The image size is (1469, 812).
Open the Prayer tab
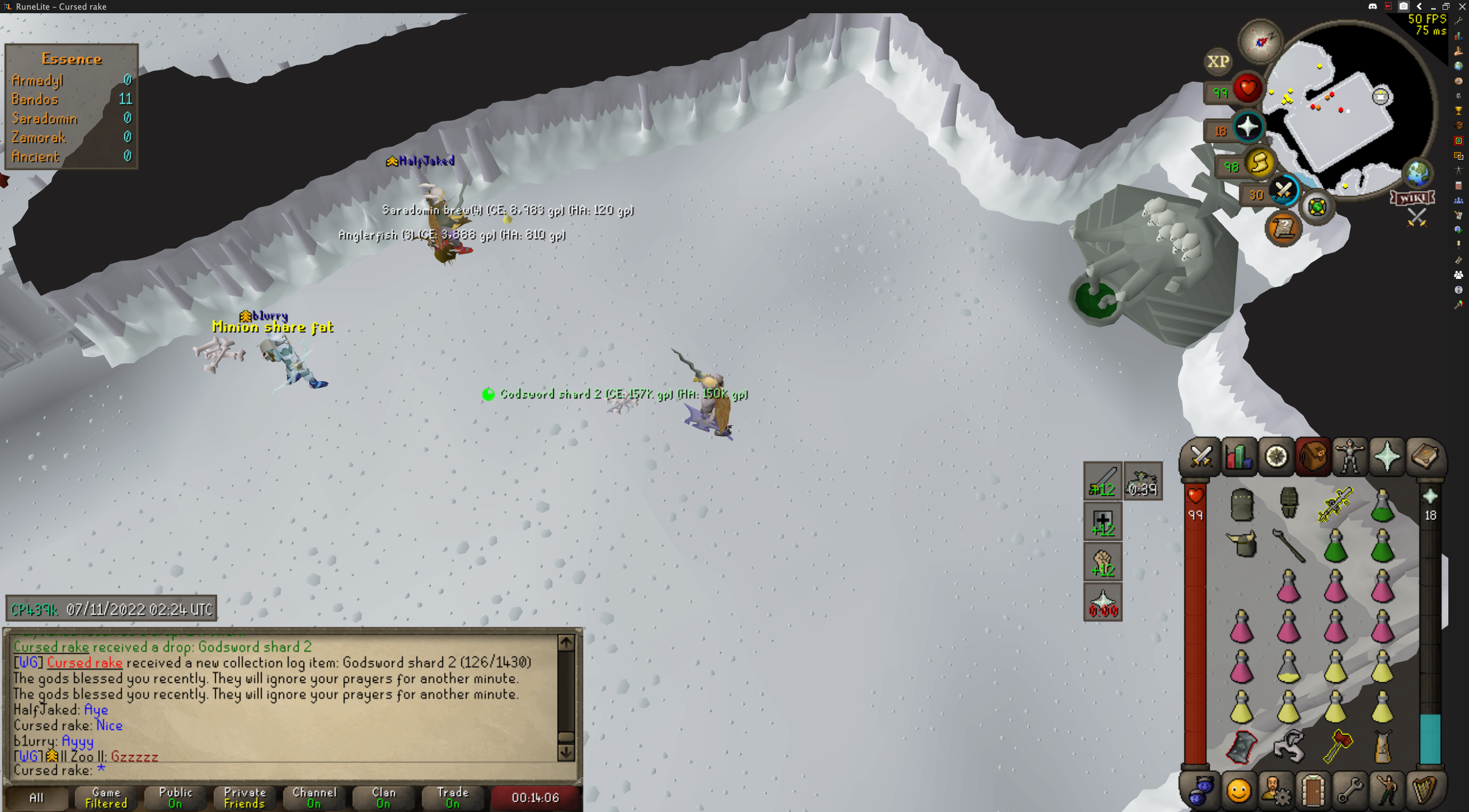1387,457
